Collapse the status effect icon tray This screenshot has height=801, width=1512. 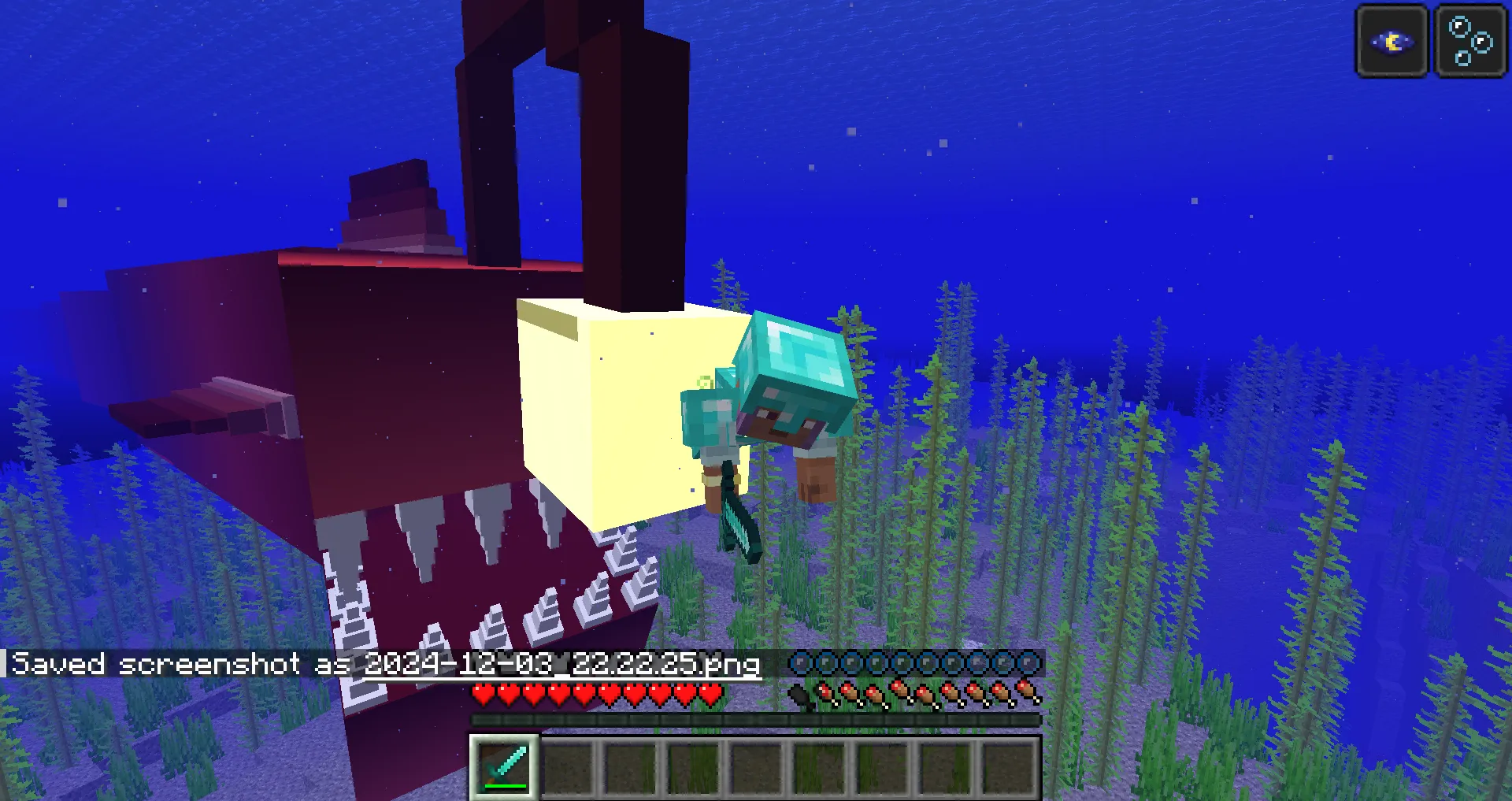click(x=1430, y=41)
